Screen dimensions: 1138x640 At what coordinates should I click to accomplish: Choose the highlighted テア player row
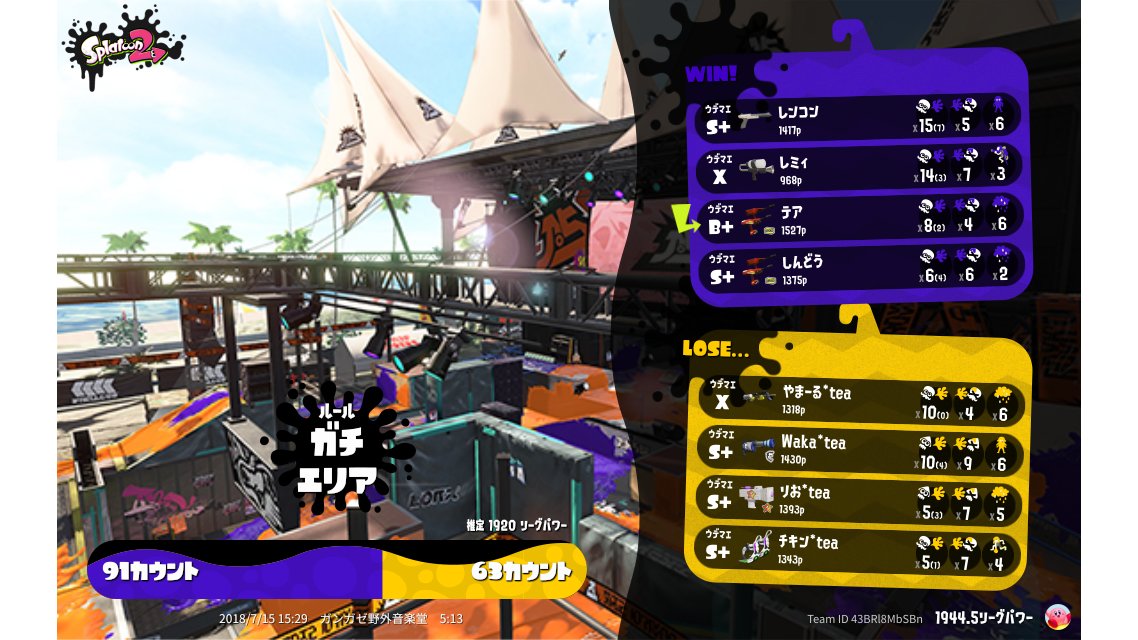click(860, 219)
